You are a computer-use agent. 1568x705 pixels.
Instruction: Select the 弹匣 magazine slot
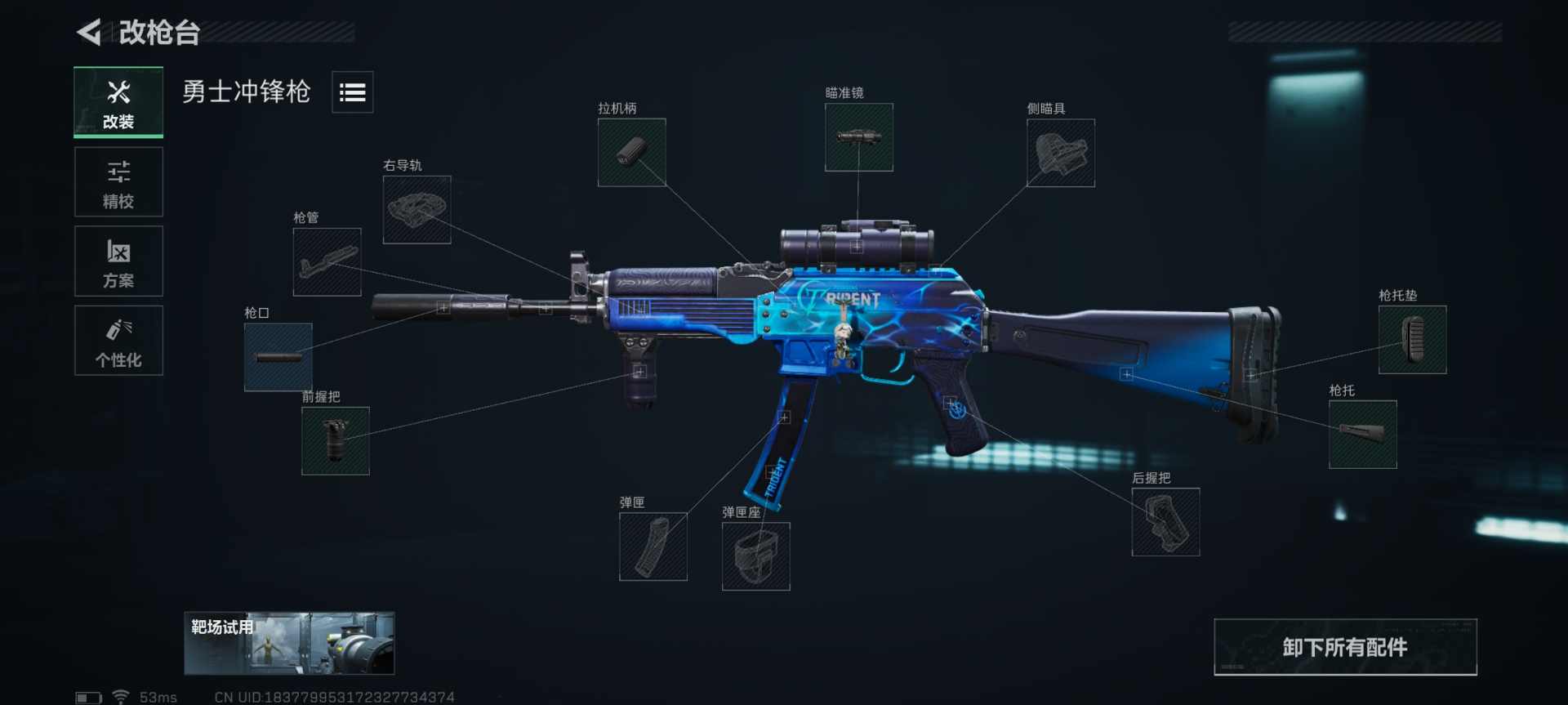pyautogui.click(x=653, y=547)
